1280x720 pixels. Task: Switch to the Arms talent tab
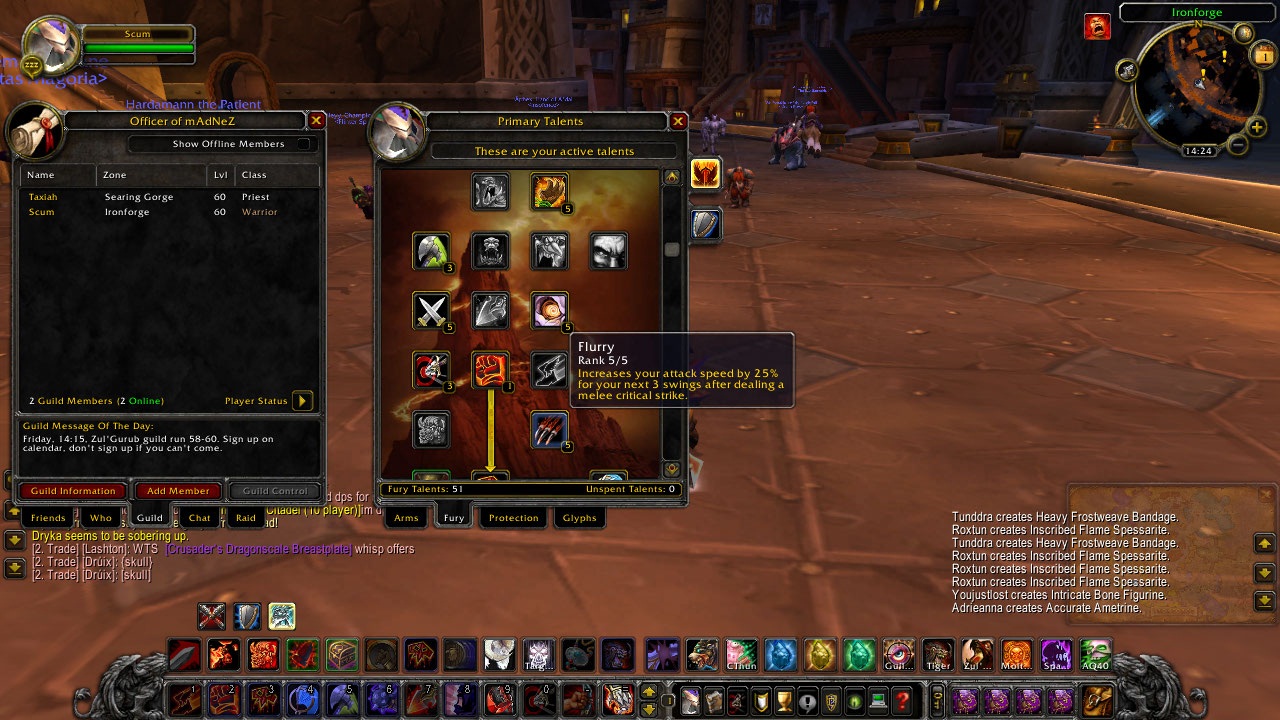pos(406,518)
